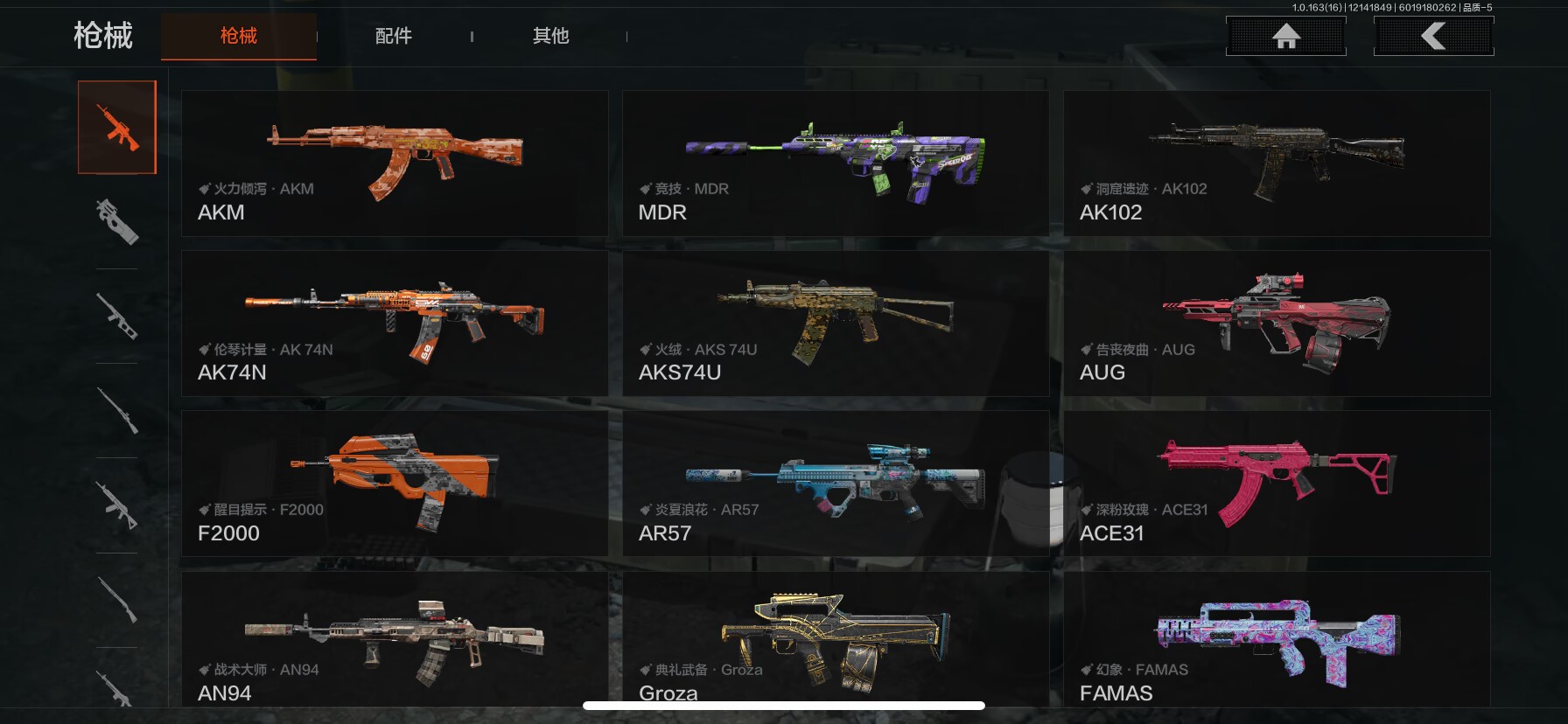This screenshot has height=724, width=1568.
Task: Open the orange F2000 tile
Action: point(395,484)
